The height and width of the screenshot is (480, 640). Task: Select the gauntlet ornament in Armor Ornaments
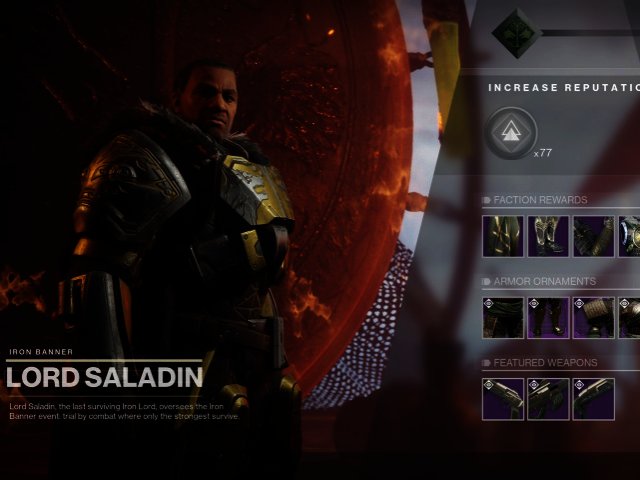pyautogui.click(x=592, y=317)
